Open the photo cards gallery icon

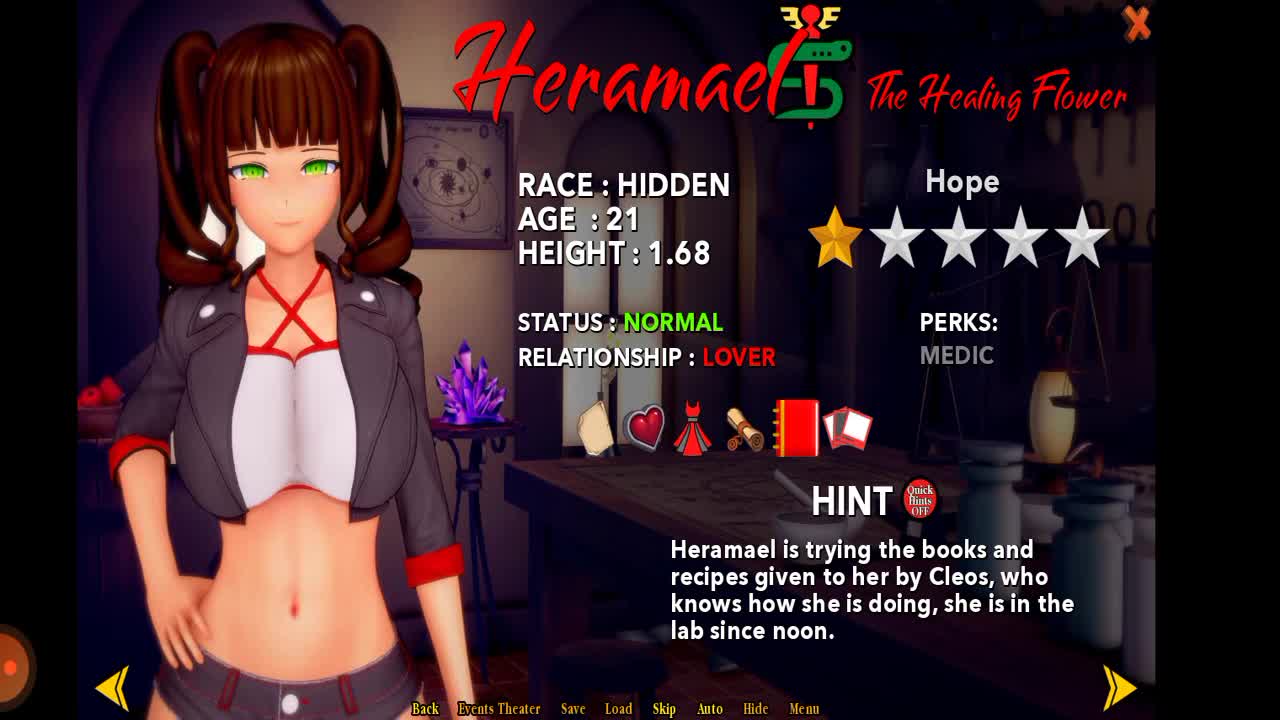(847, 428)
